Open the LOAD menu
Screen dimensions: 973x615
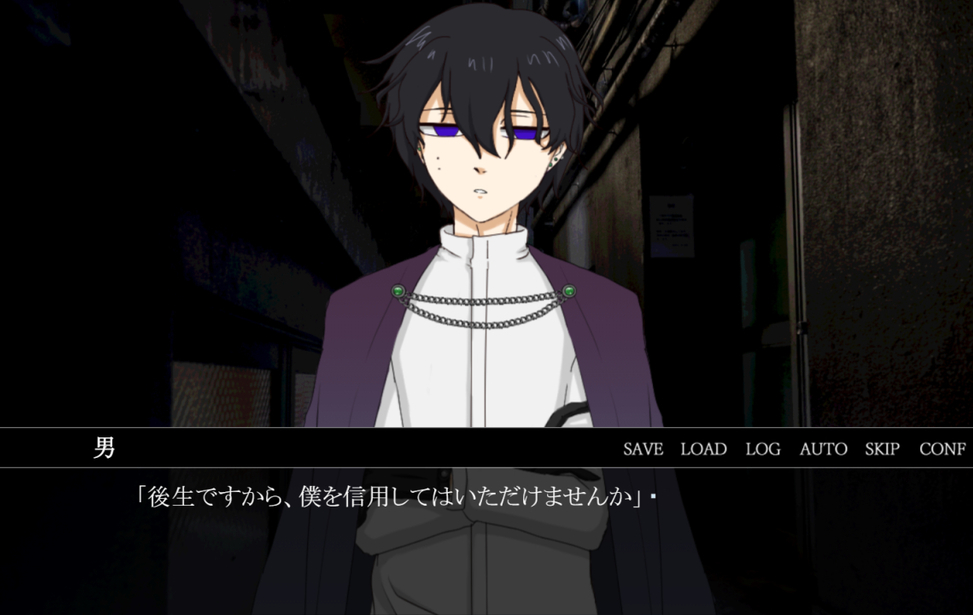(x=703, y=449)
